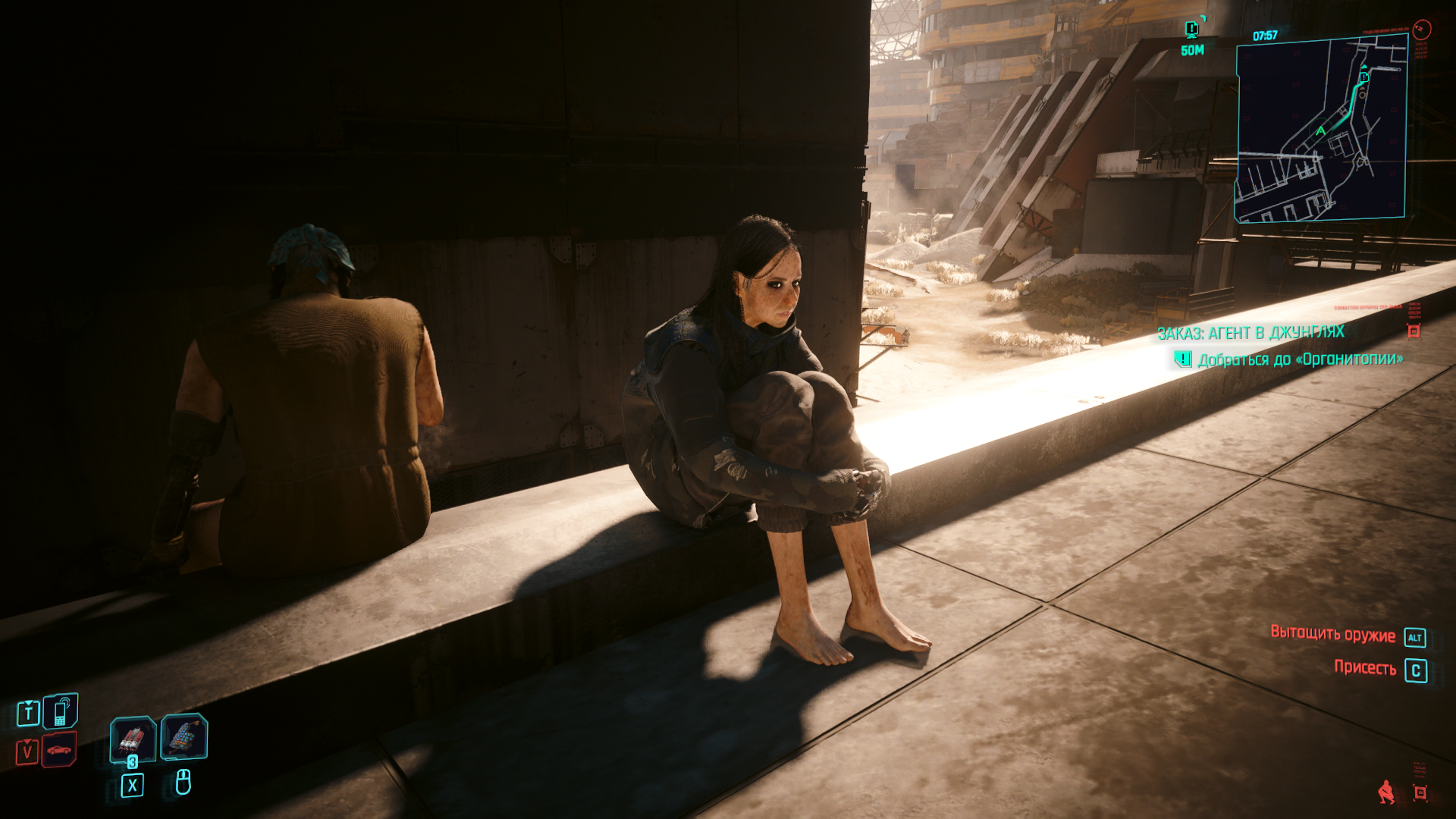The height and width of the screenshot is (819, 1456).
Task: Select the grenade quick slot
Action: 133,739
